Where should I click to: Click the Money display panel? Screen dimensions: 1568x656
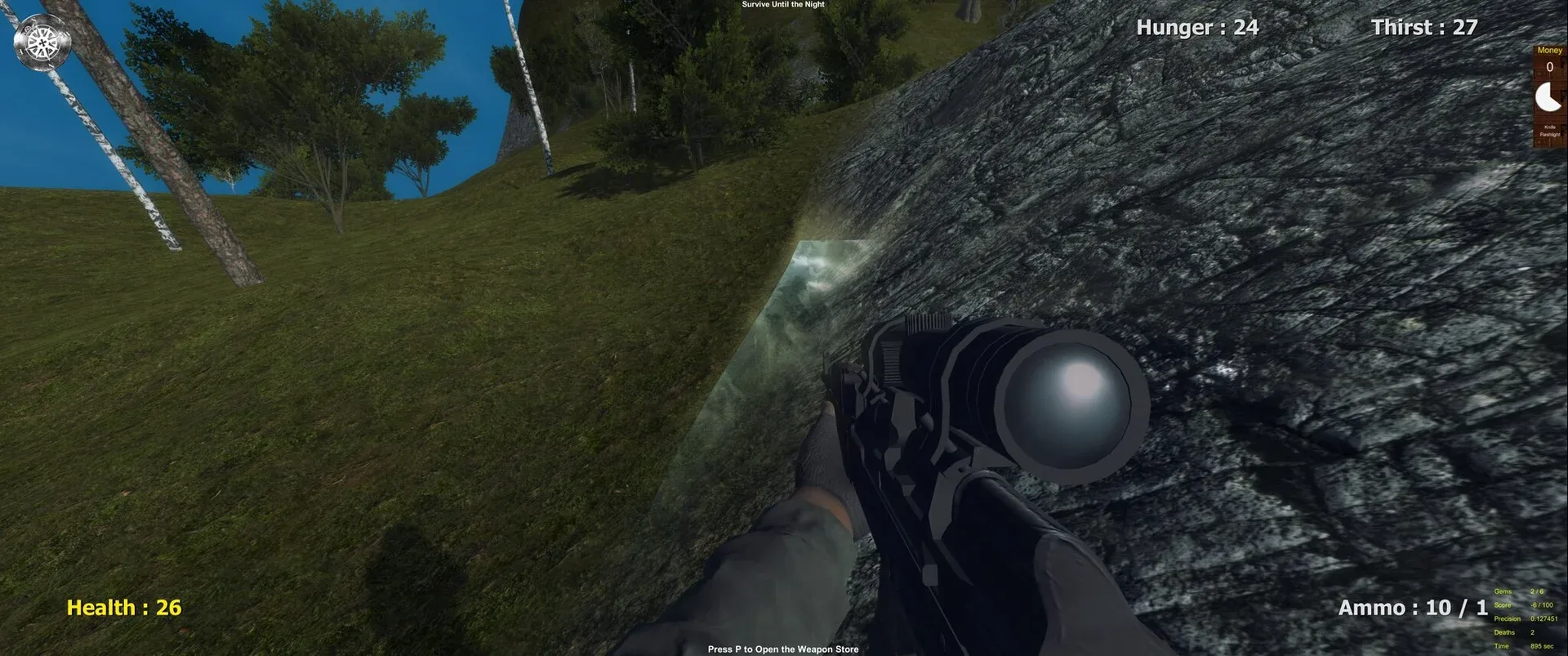pos(1549,57)
